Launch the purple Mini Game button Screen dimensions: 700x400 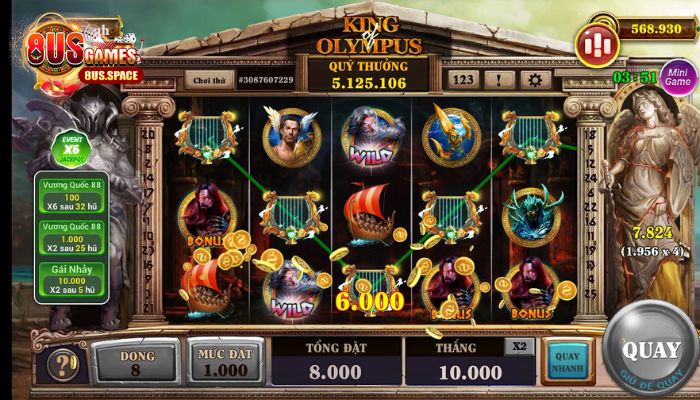pyautogui.click(x=679, y=77)
